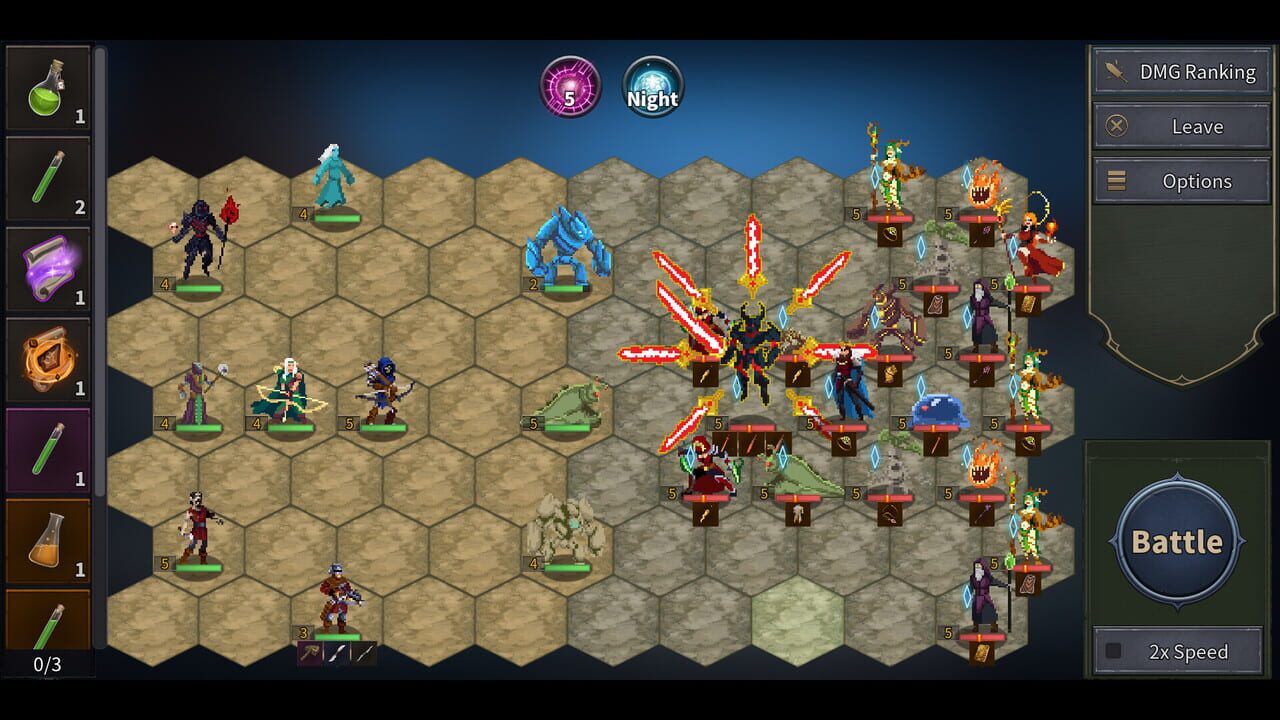The width and height of the screenshot is (1280, 720).
Task: Open the magenta orb showing 5
Action: [x=572, y=88]
